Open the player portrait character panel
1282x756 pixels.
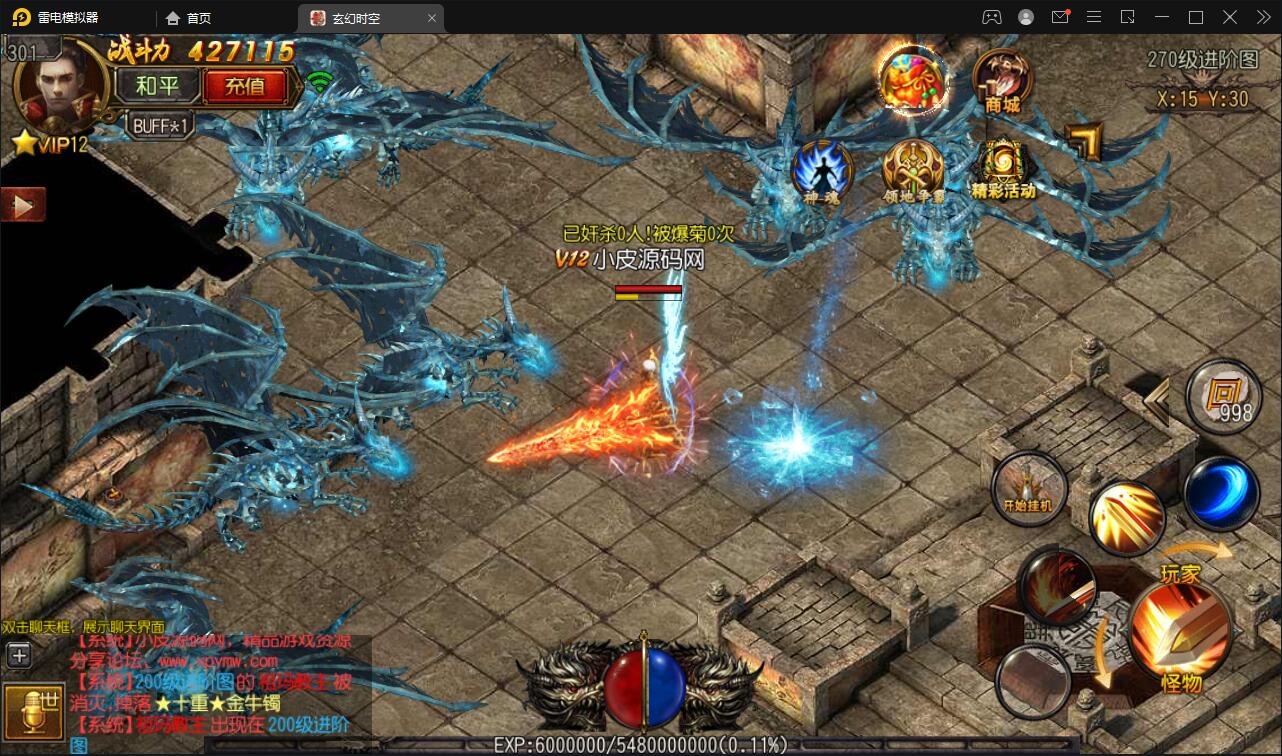[x=52, y=86]
